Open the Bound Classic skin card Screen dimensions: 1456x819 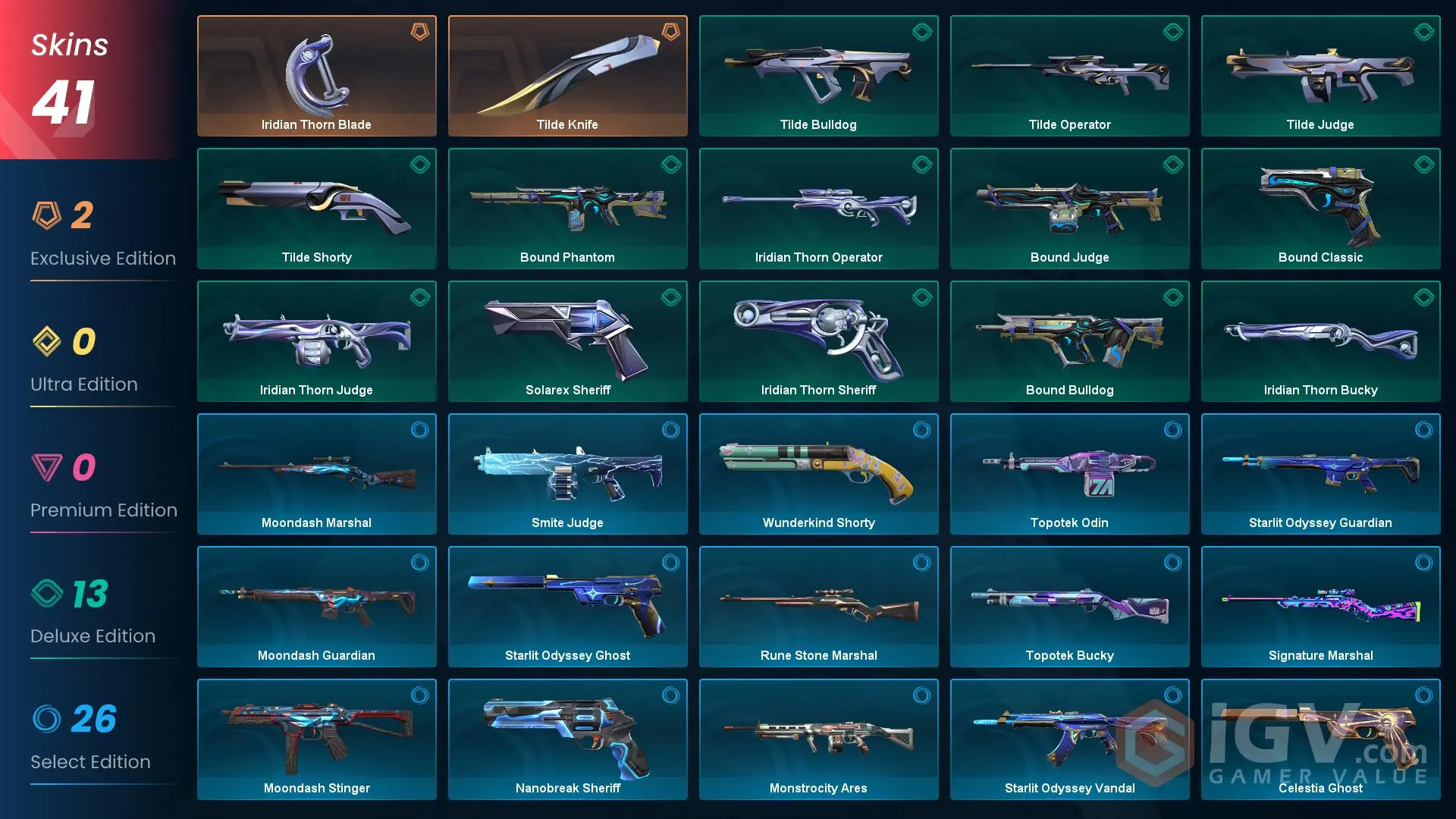(x=1320, y=209)
